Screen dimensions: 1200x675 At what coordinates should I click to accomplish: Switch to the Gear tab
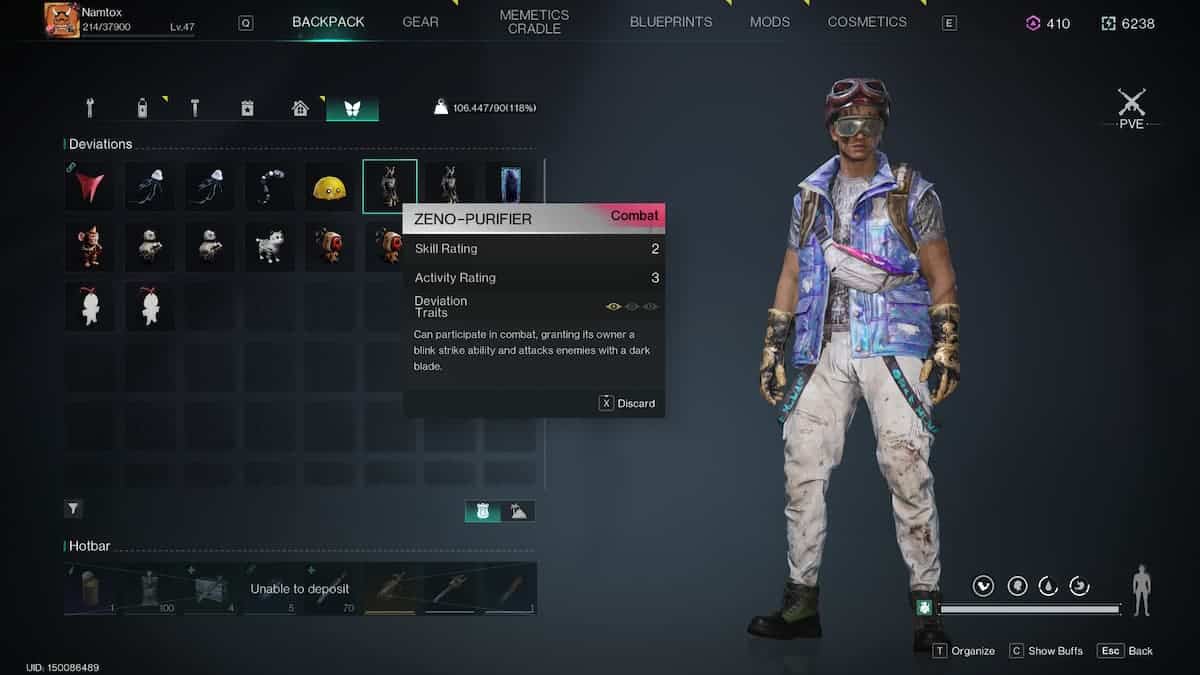420,22
